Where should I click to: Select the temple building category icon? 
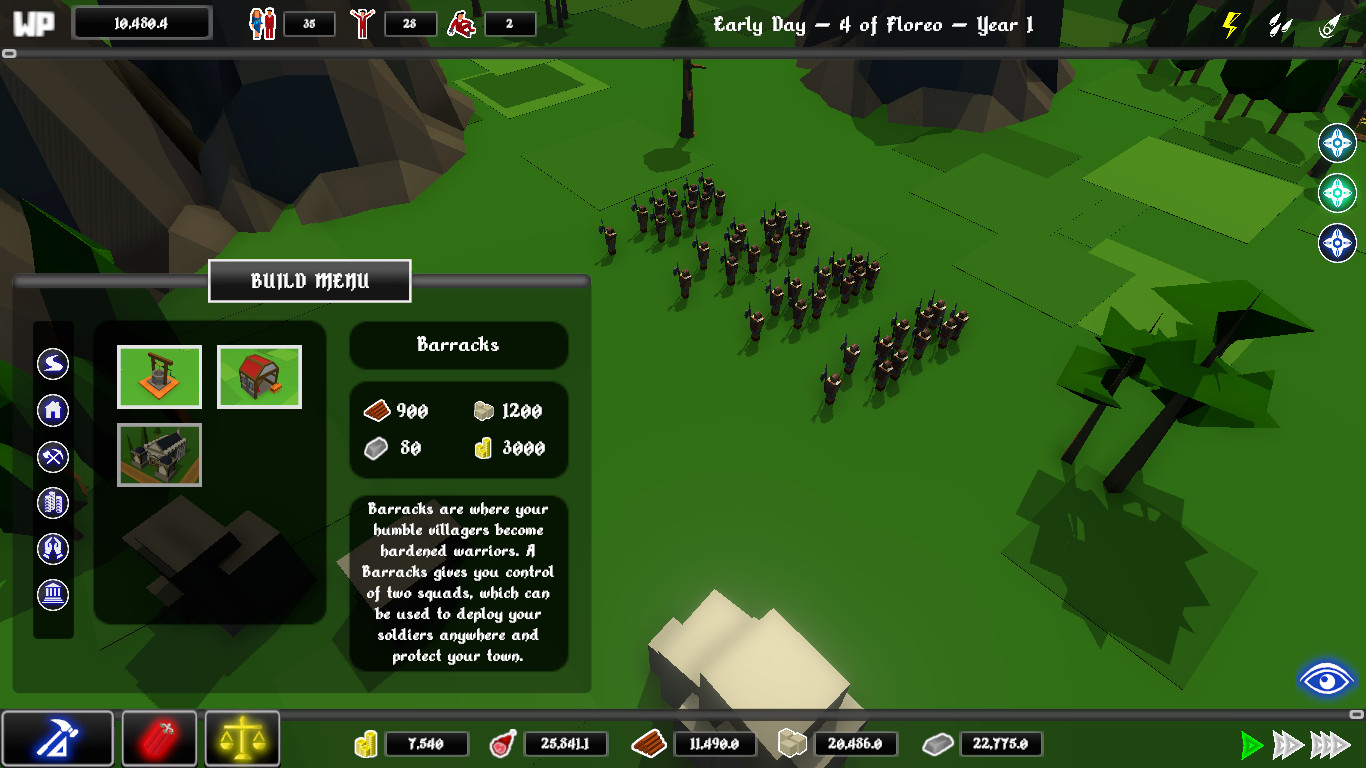(x=52, y=594)
